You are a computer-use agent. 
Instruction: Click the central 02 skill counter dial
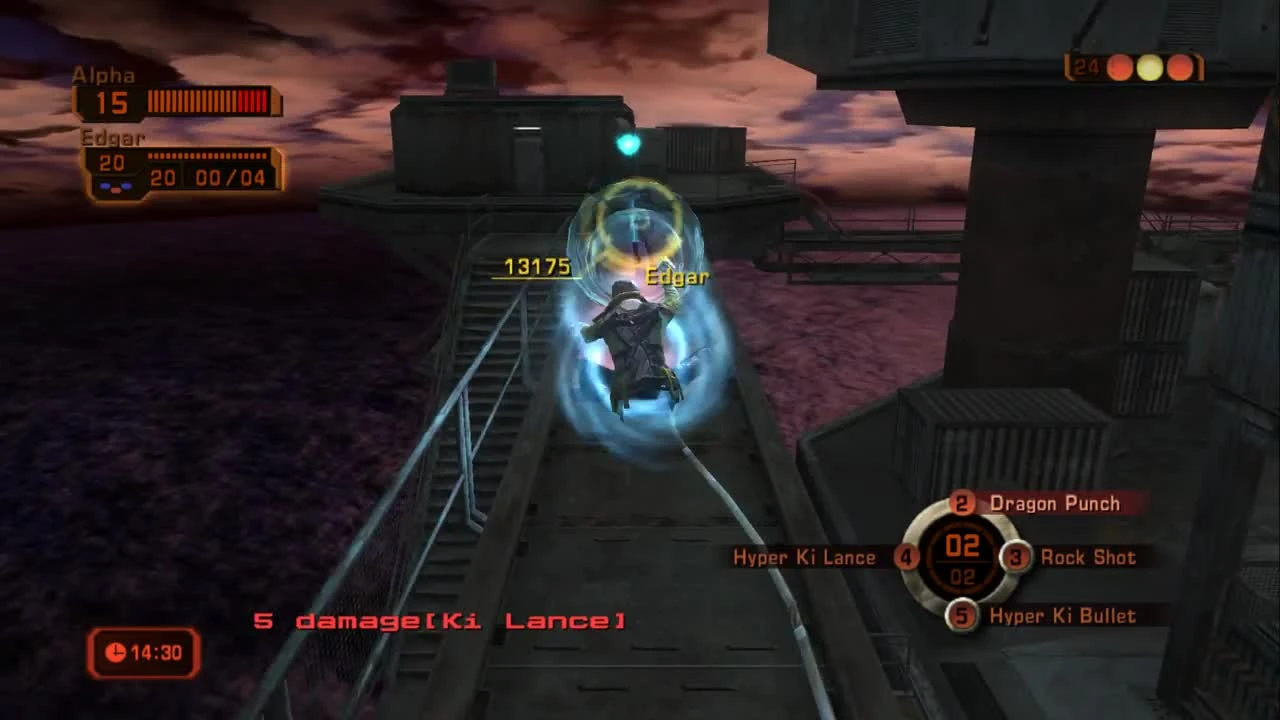pos(962,558)
